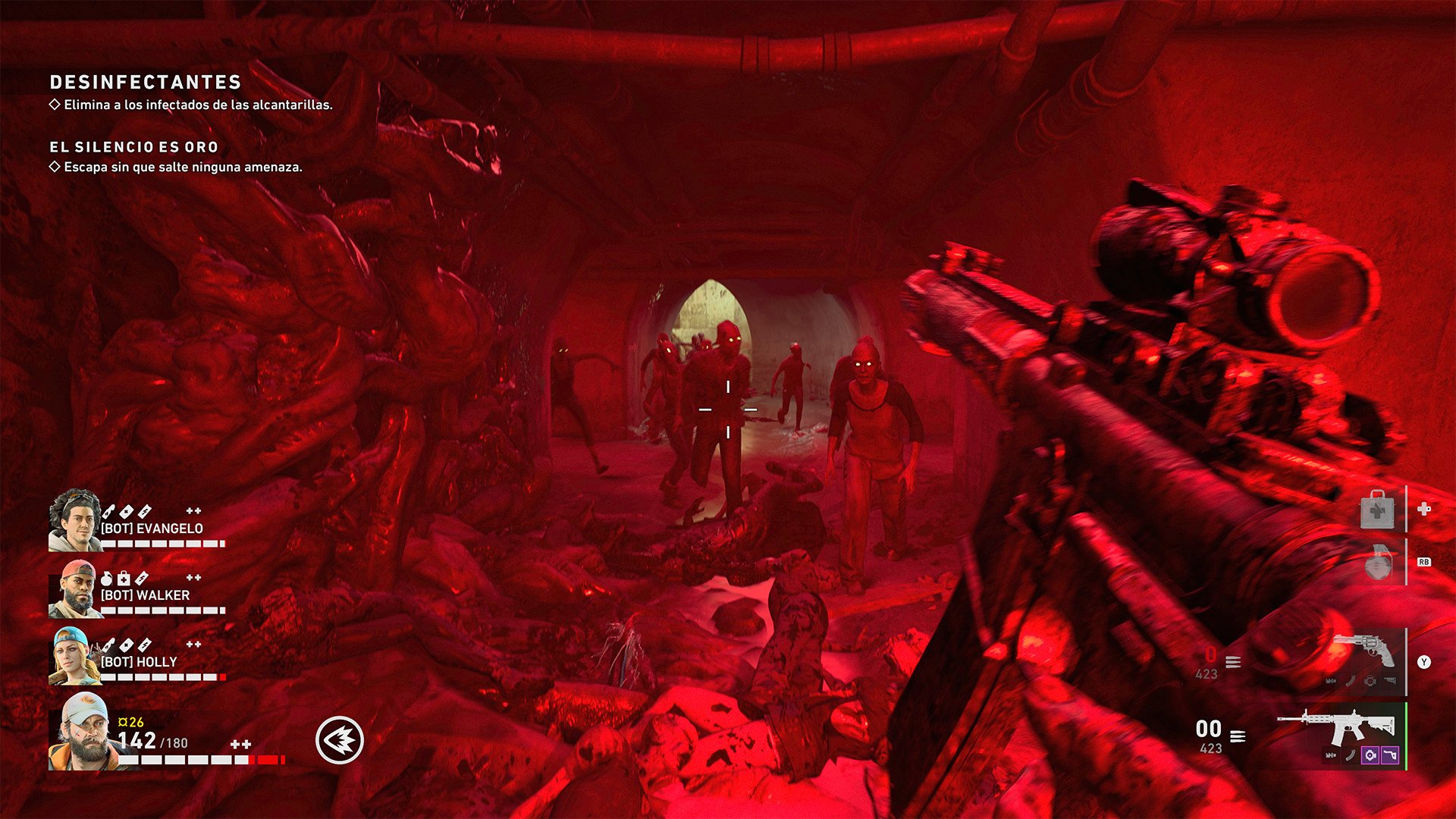1456x819 pixels.
Task: Select the first aid kit item slot
Action: pyautogui.click(x=1379, y=508)
